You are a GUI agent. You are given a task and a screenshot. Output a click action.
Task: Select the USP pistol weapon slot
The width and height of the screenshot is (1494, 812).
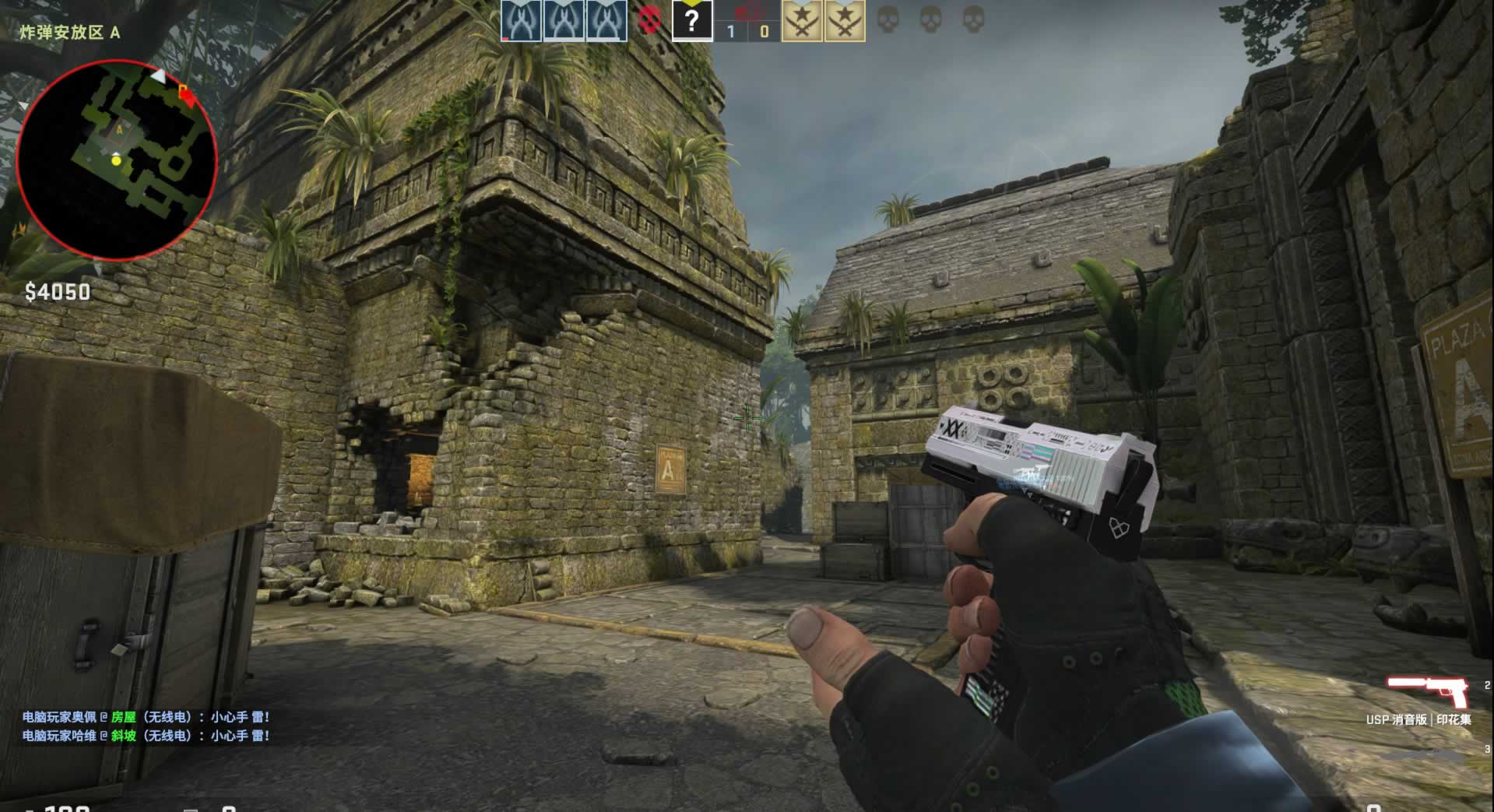pyautogui.click(x=1428, y=692)
